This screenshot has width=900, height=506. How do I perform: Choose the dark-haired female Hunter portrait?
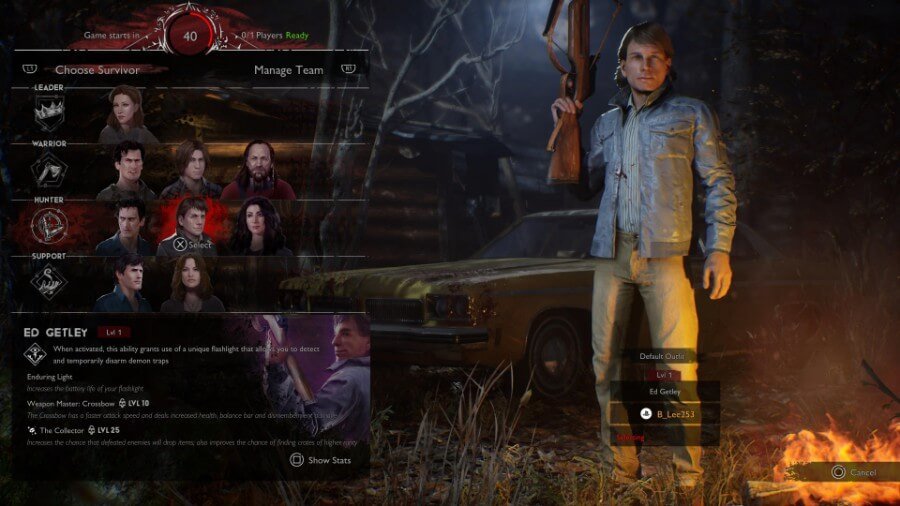[256, 226]
